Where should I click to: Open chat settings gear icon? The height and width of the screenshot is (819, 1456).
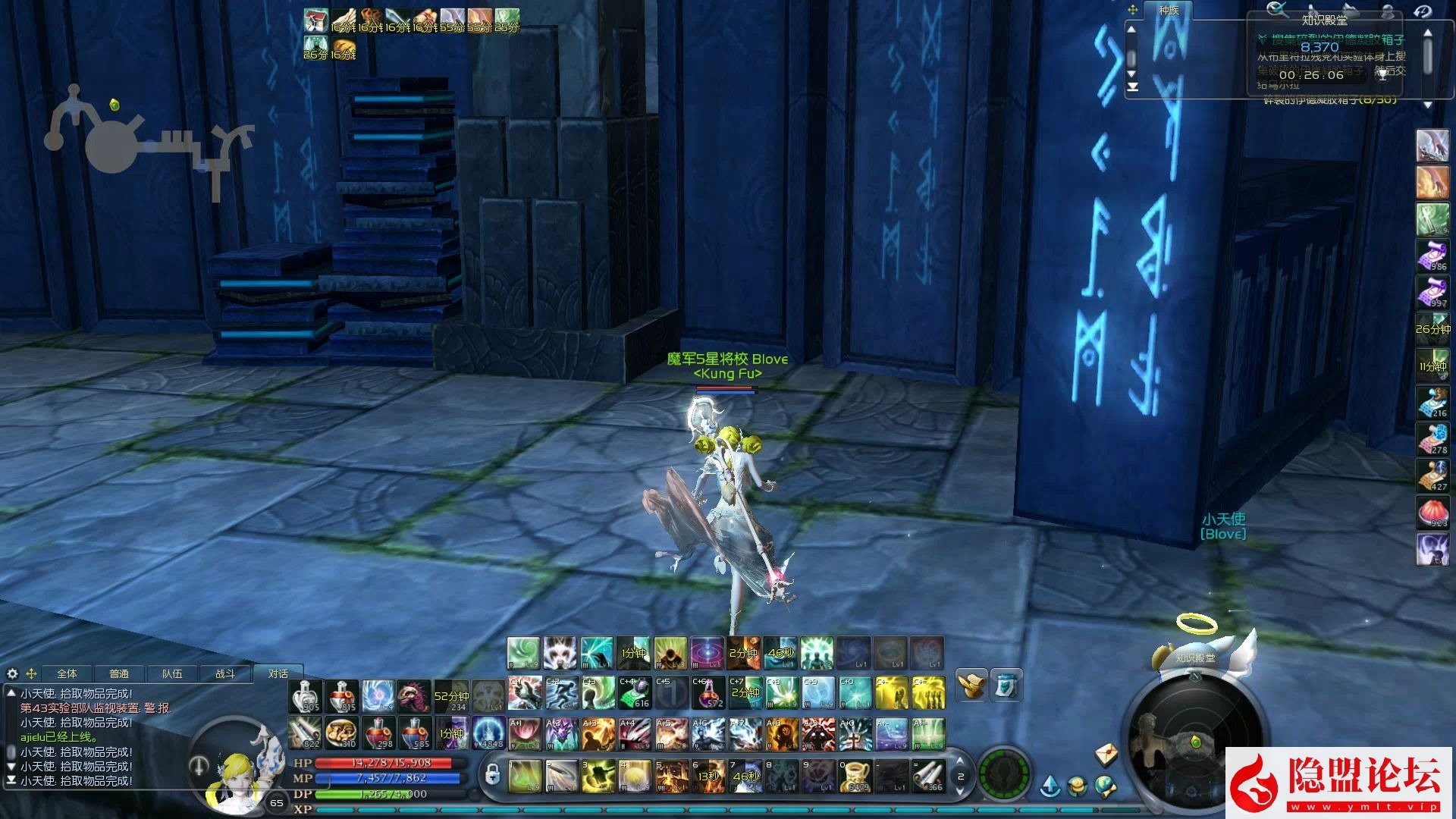pos(12,673)
